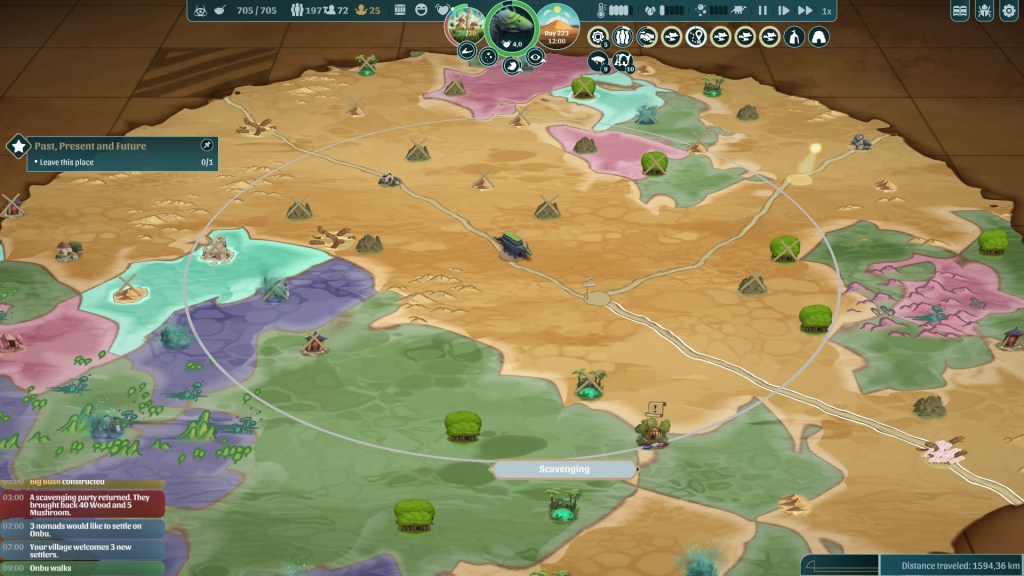Click the Scavenging label on the map

(x=565, y=469)
